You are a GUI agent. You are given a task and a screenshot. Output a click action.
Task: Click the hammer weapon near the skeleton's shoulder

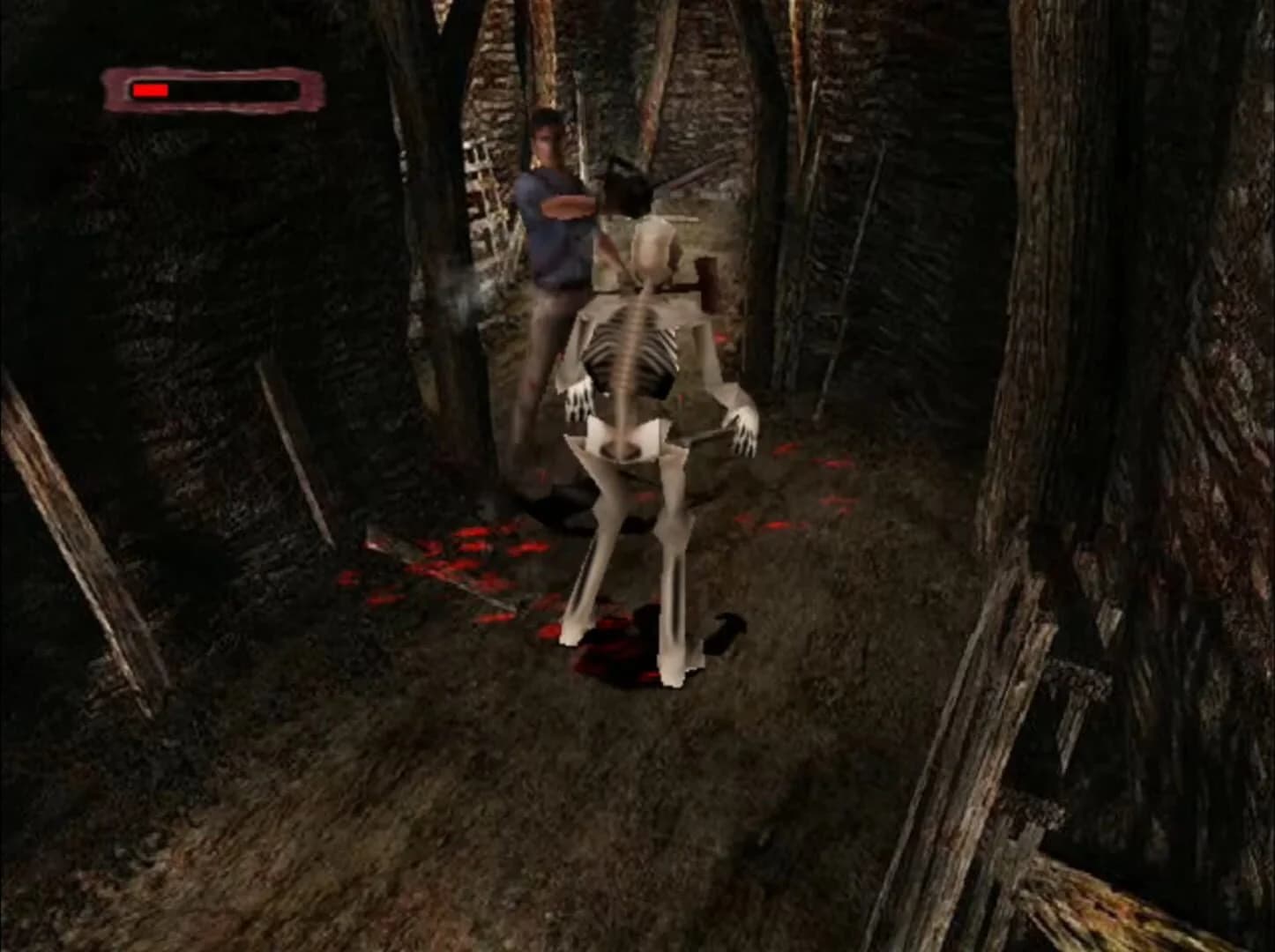[x=705, y=278]
